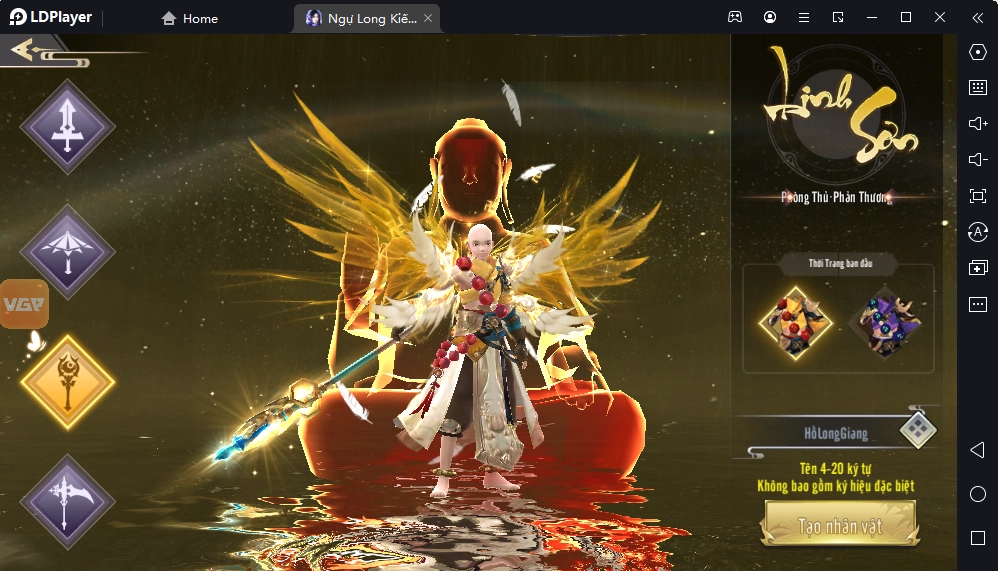Image resolution: width=998 pixels, height=571 pixels.
Task: Open the VGP floating overlay icon
Action: [24, 304]
